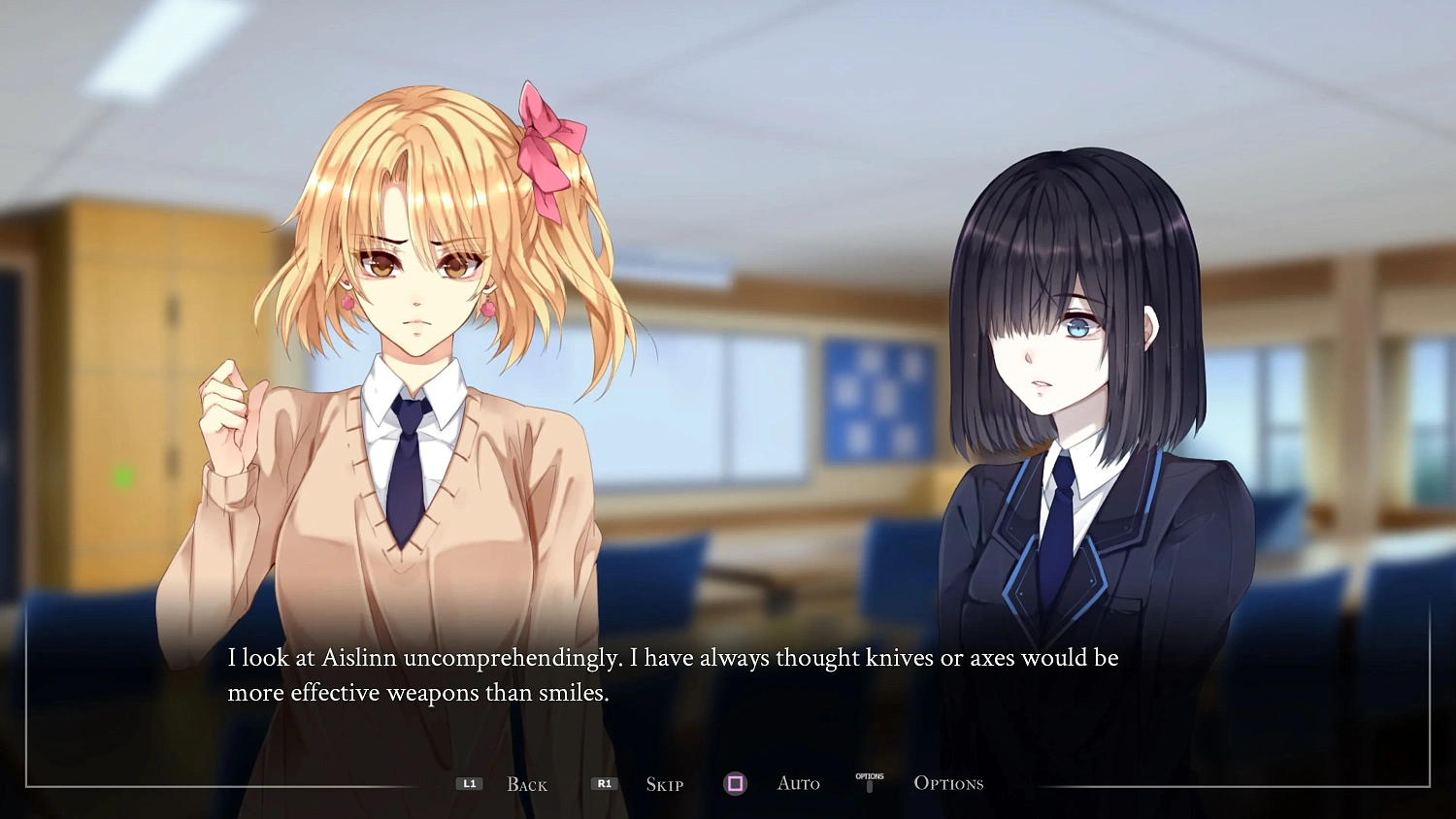This screenshot has width=1456, height=819.
Task: Skip ahead through the dialogue
Action: (664, 784)
